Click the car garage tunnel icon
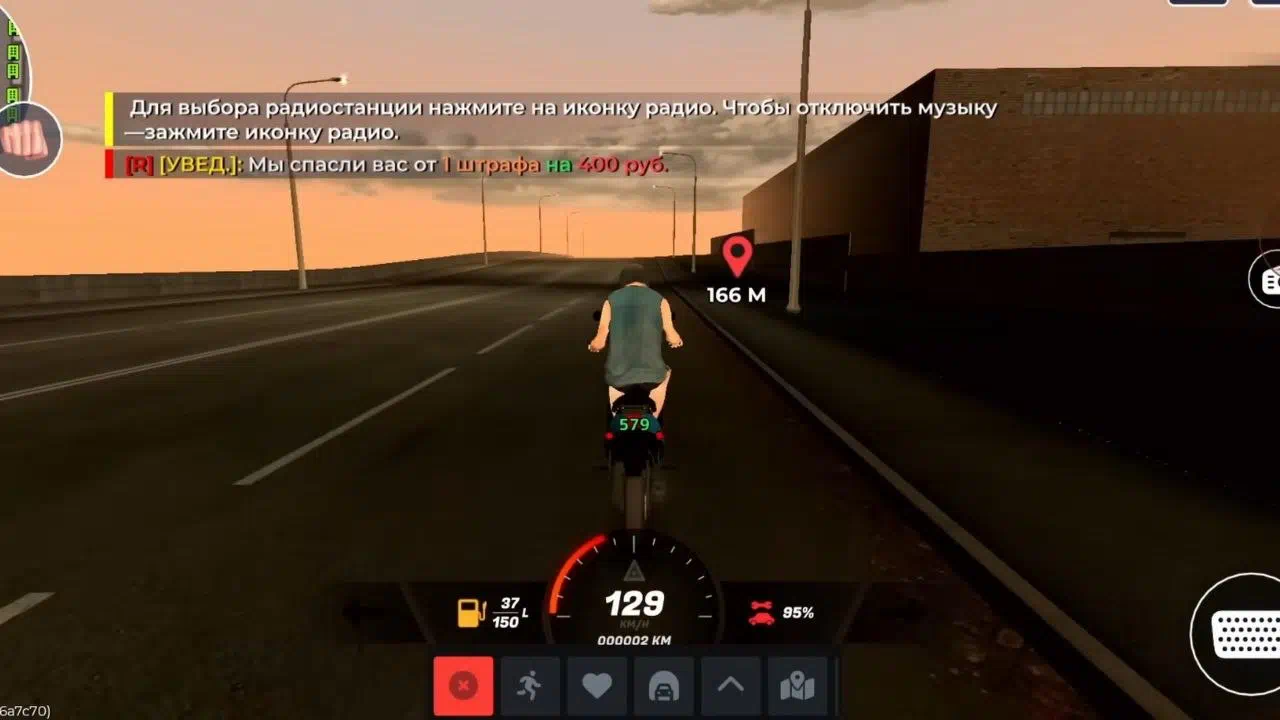Image resolution: width=1280 pixels, height=720 pixels. [664, 686]
